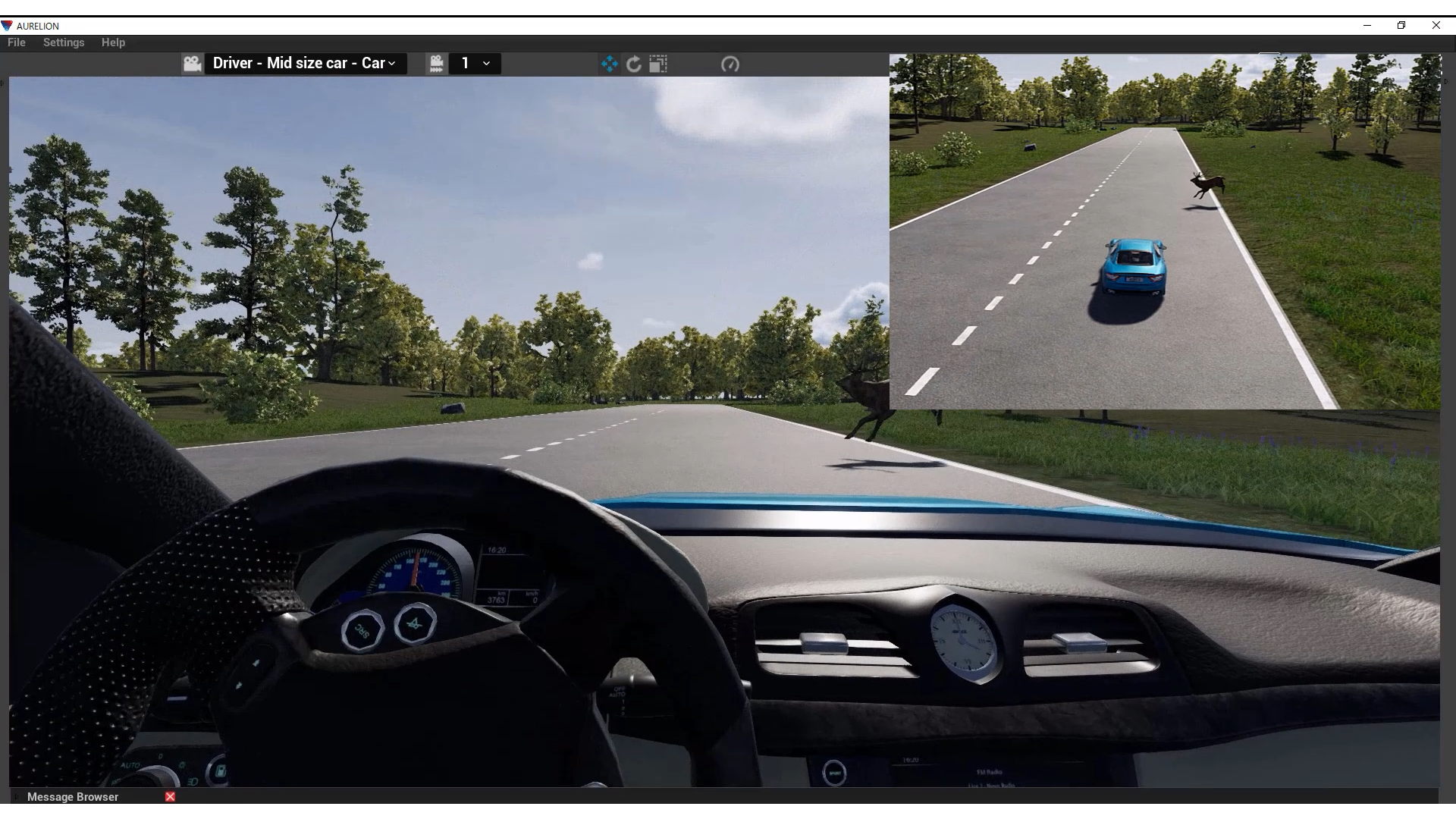Viewport: 1456px width, 819px height.
Task: Click the red X beside Message Browser
Action: point(171,797)
